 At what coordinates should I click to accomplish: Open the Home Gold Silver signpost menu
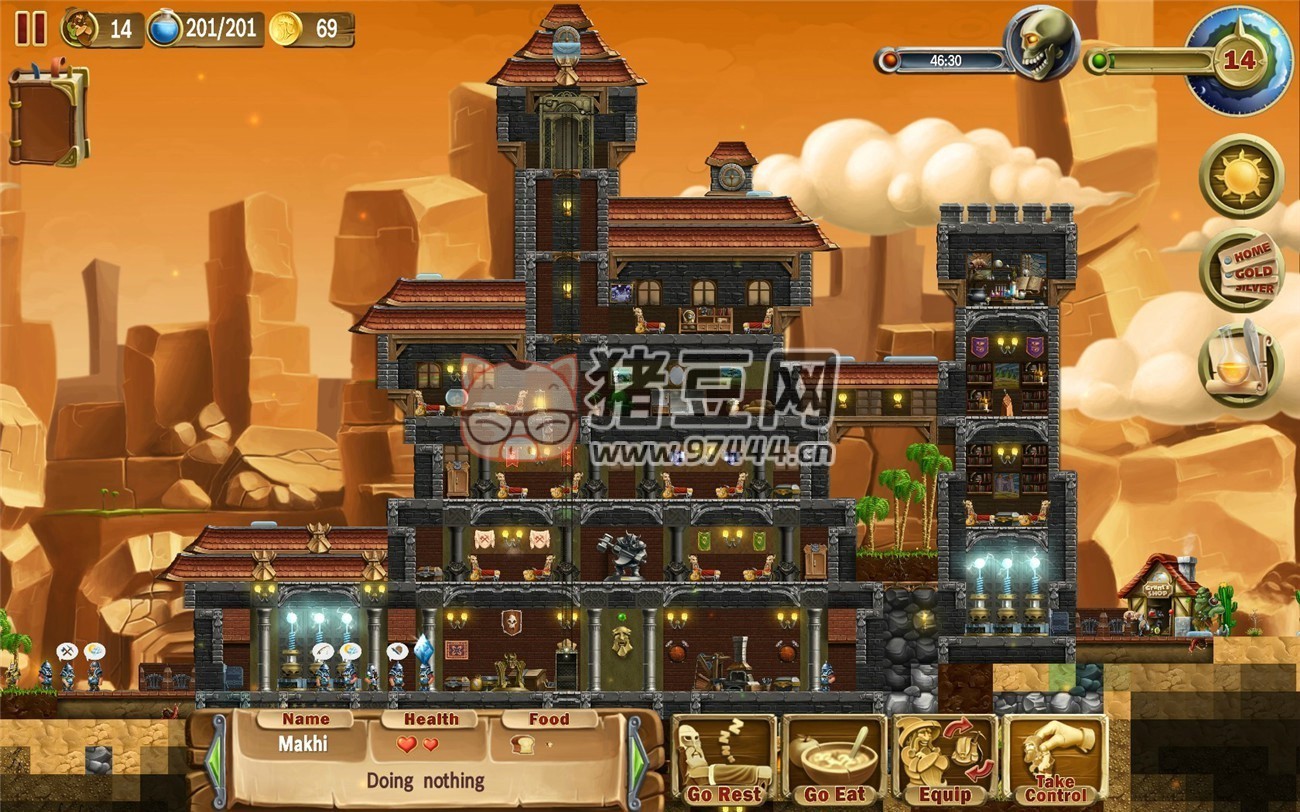[x=1241, y=268]
